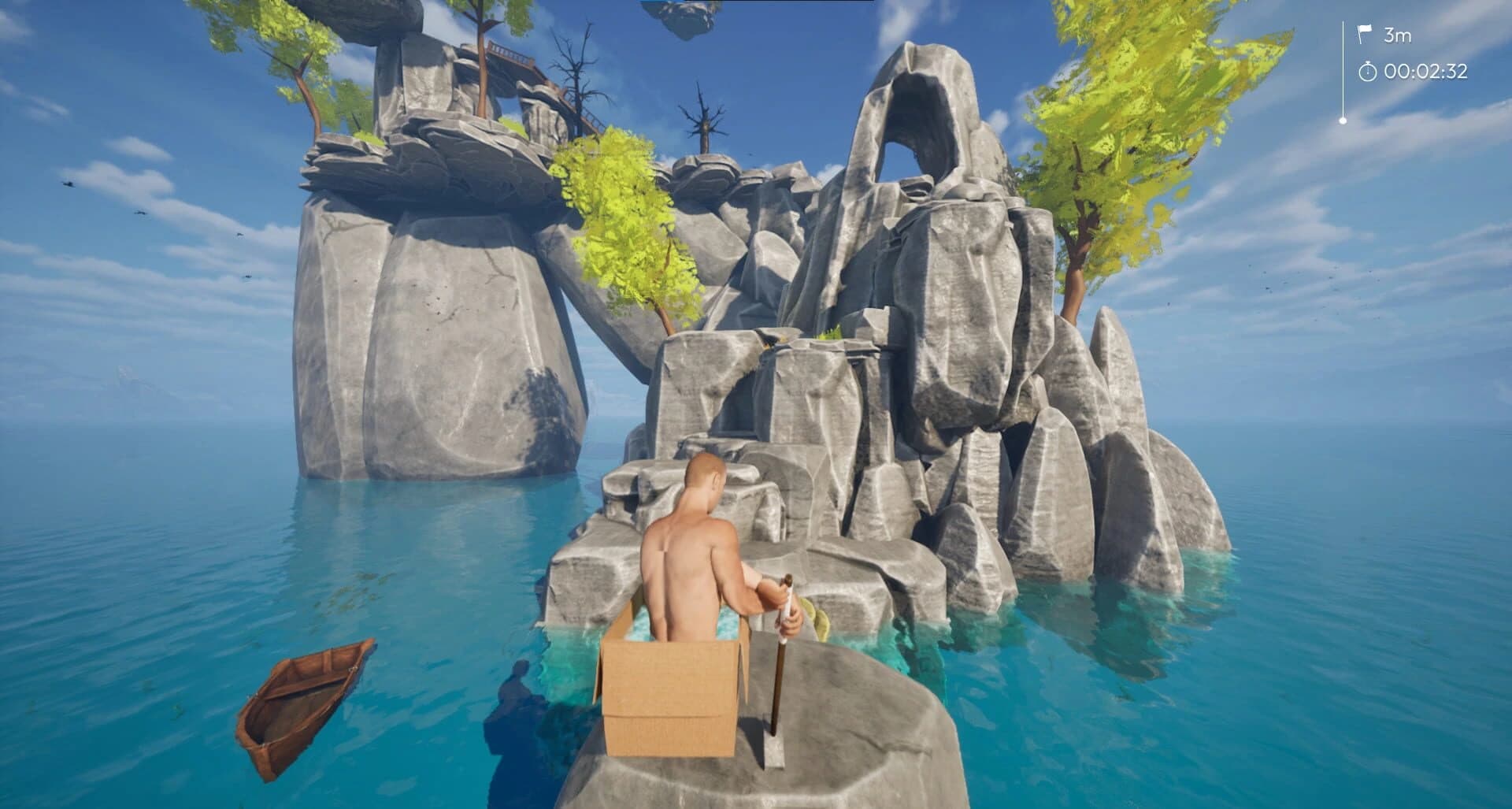
Task: Select the stopwatch icon next to the timer
Action: click(x=1367, y=72)
